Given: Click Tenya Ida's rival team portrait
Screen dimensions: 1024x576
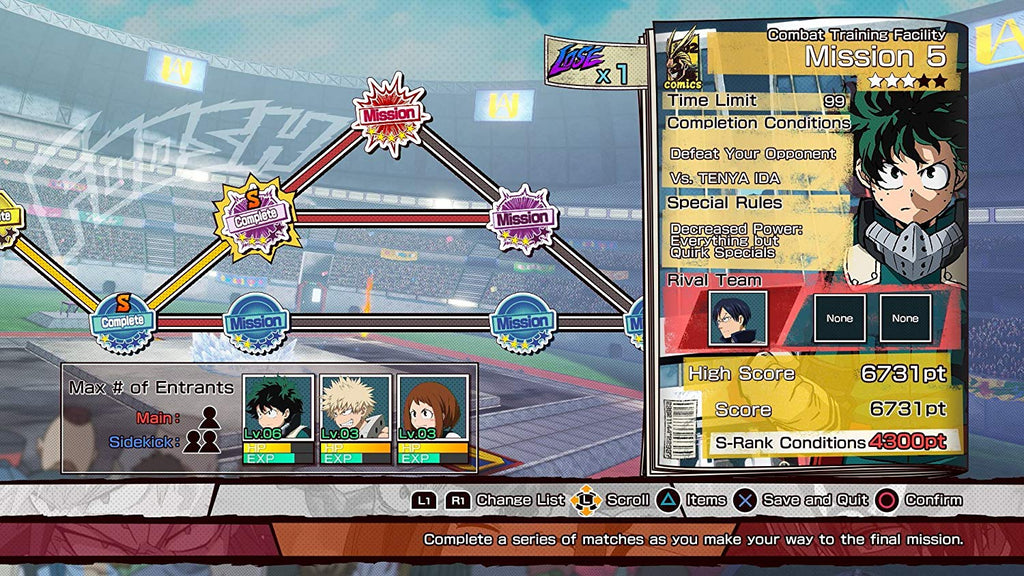Looking at the screenshot, I should coord(738,319).
